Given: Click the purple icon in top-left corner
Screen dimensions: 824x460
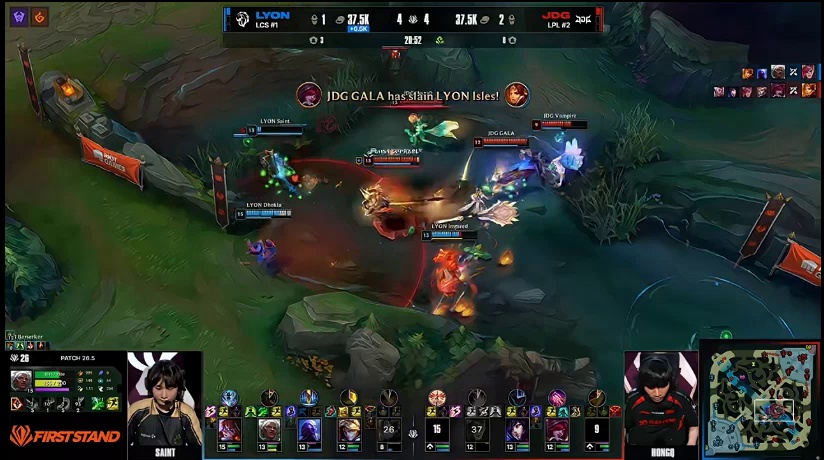Looking at the screenshot, I should click(x=19, y=16).
